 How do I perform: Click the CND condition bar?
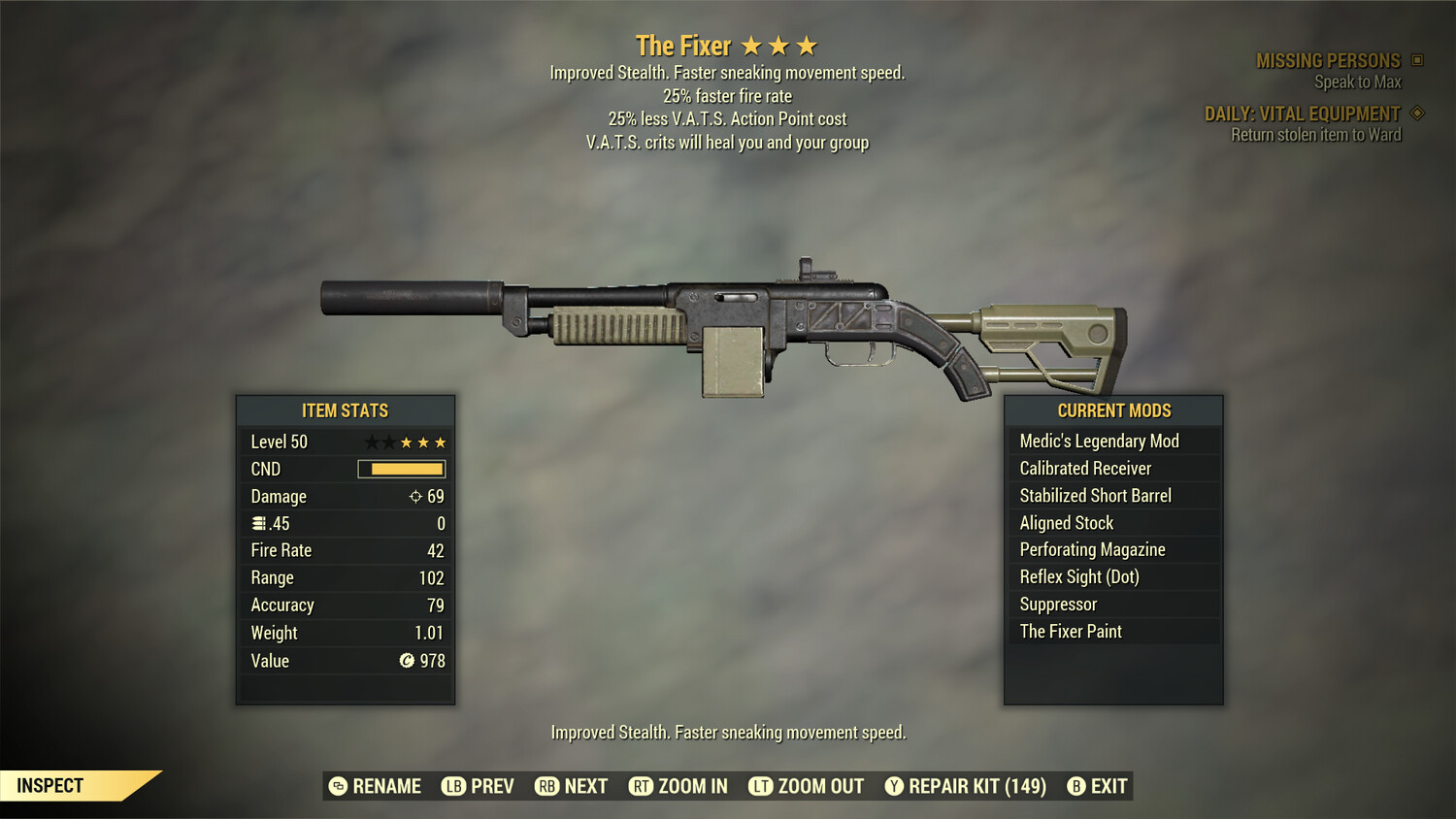coord(400,469)
